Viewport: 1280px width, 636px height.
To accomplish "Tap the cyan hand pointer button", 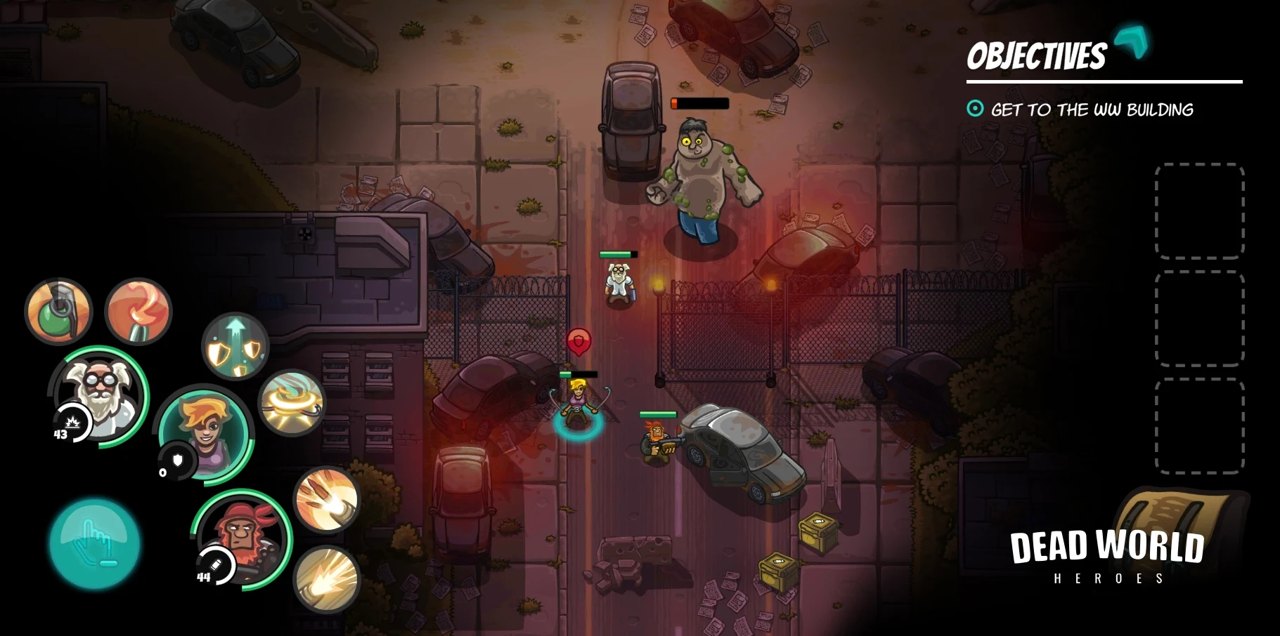I will pyautogui.click(x=95, y=543).
